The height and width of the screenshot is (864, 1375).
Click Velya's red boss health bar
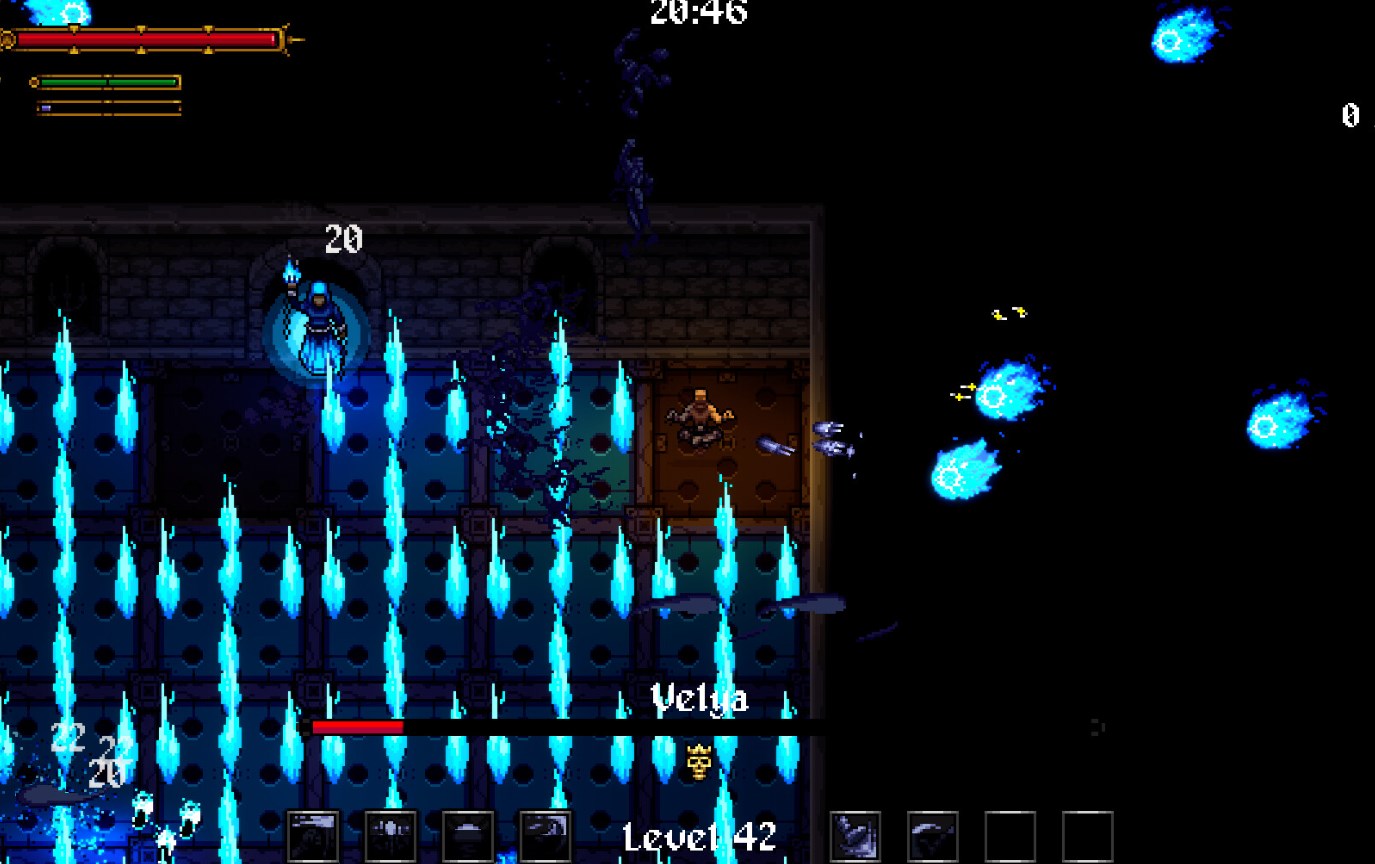pos(360,726)
